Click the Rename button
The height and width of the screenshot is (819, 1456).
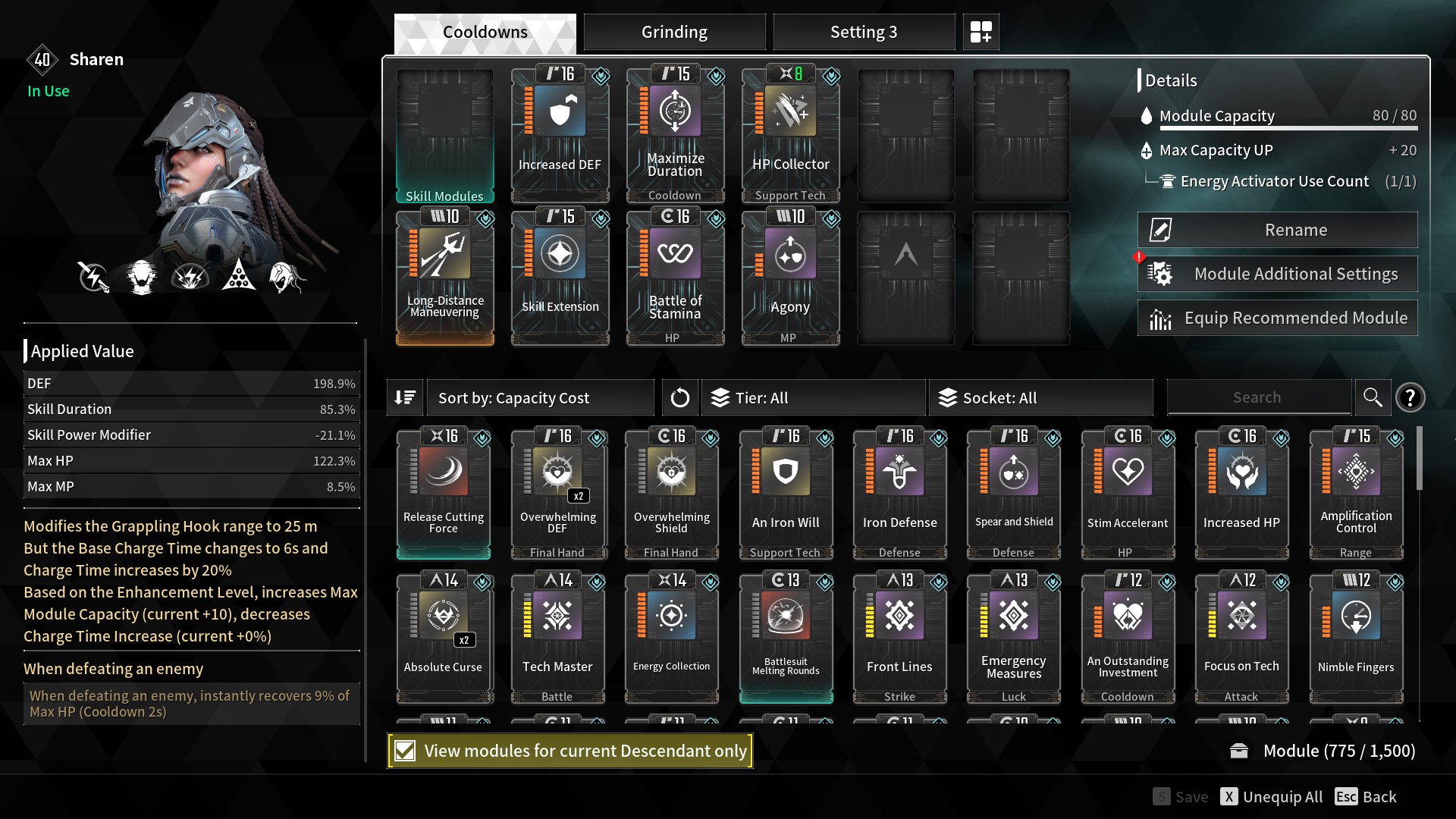(1277, 230)
